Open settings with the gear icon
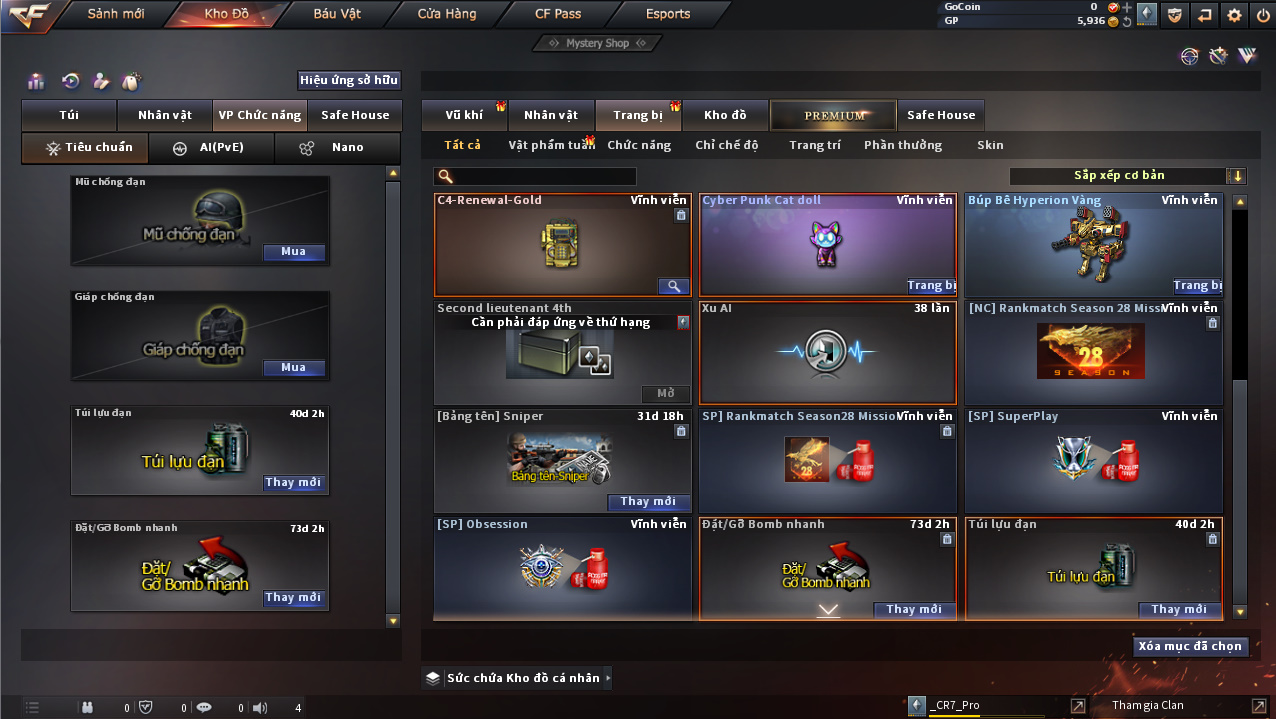 coord(1234,15)
